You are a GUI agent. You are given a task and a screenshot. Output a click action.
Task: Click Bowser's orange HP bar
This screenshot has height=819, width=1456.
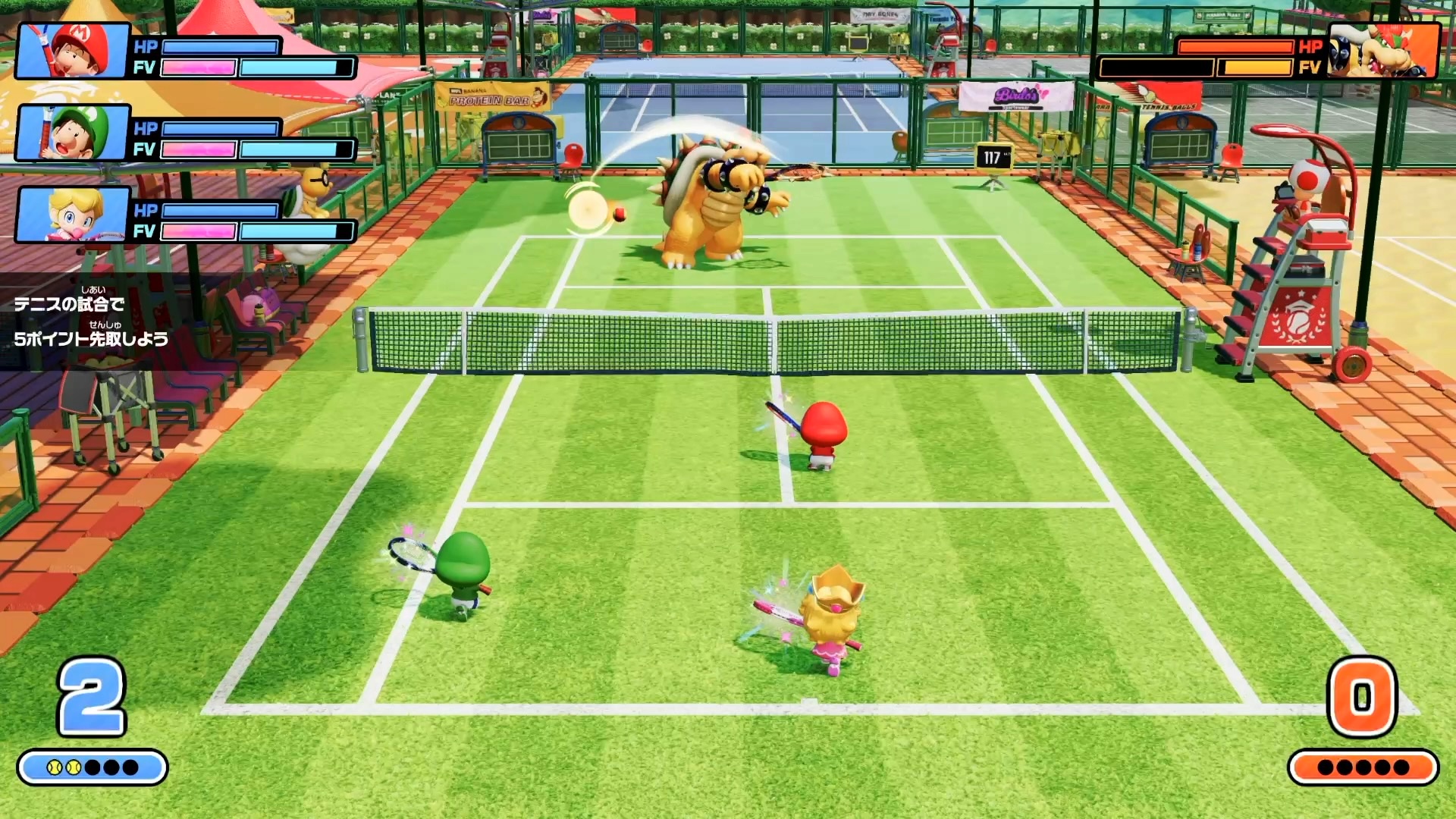click(1235, 47)
